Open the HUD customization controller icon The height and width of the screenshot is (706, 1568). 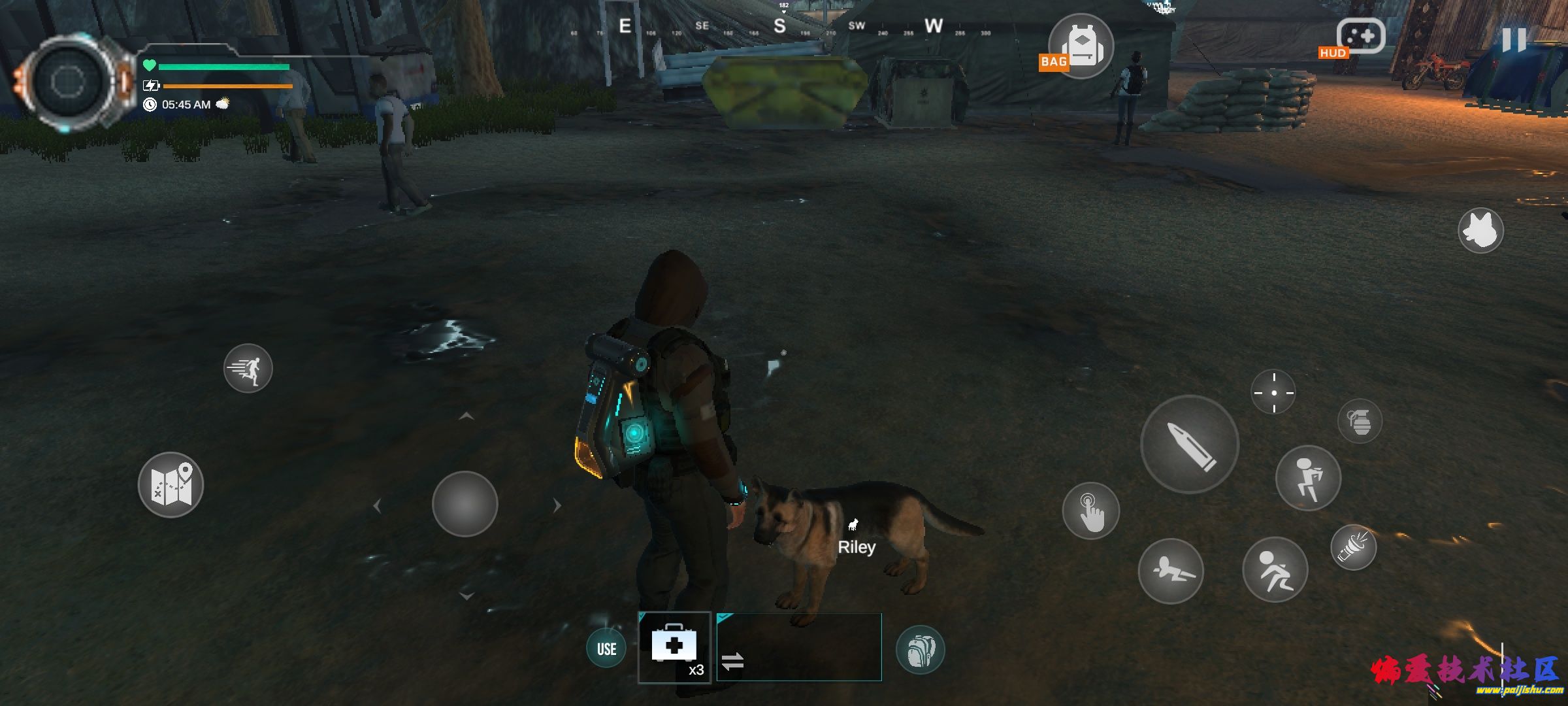tap(1360, 37)
